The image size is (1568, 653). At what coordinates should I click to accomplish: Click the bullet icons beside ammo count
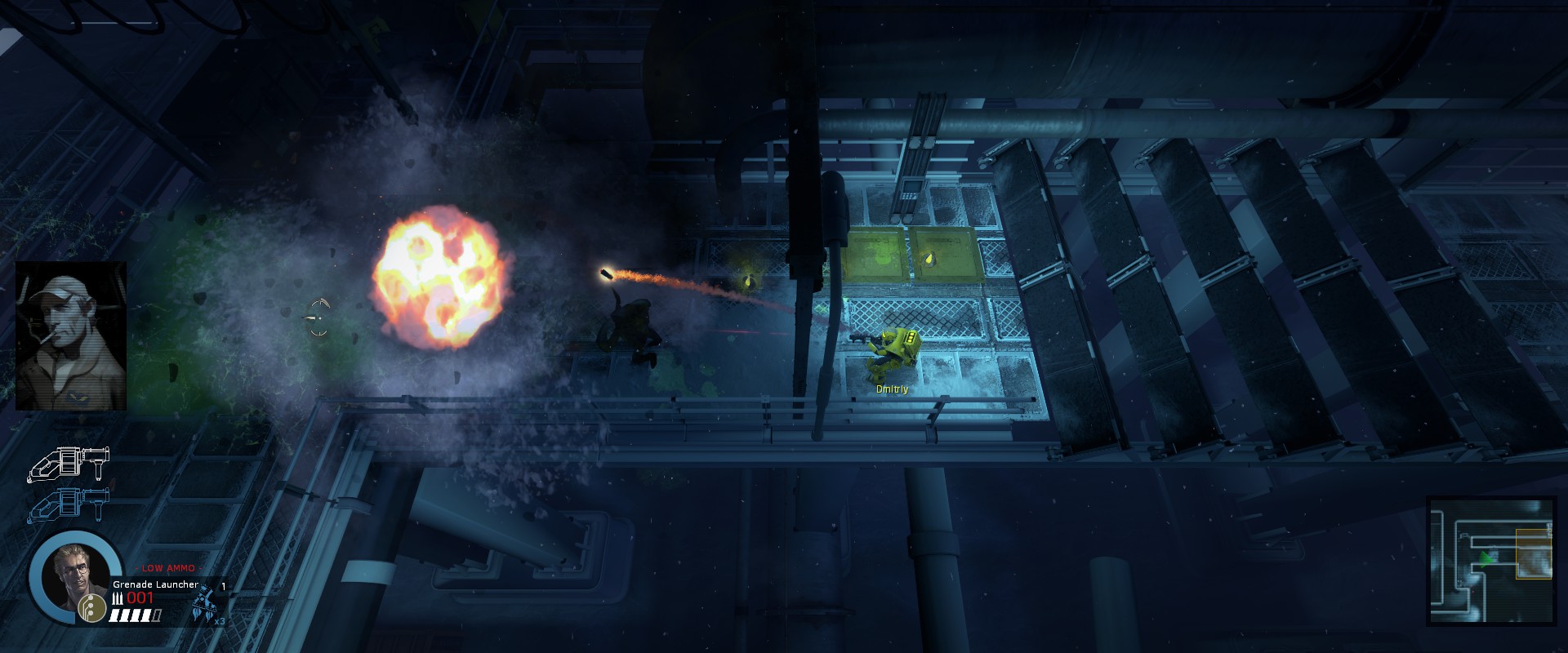[x=118, y=597]
